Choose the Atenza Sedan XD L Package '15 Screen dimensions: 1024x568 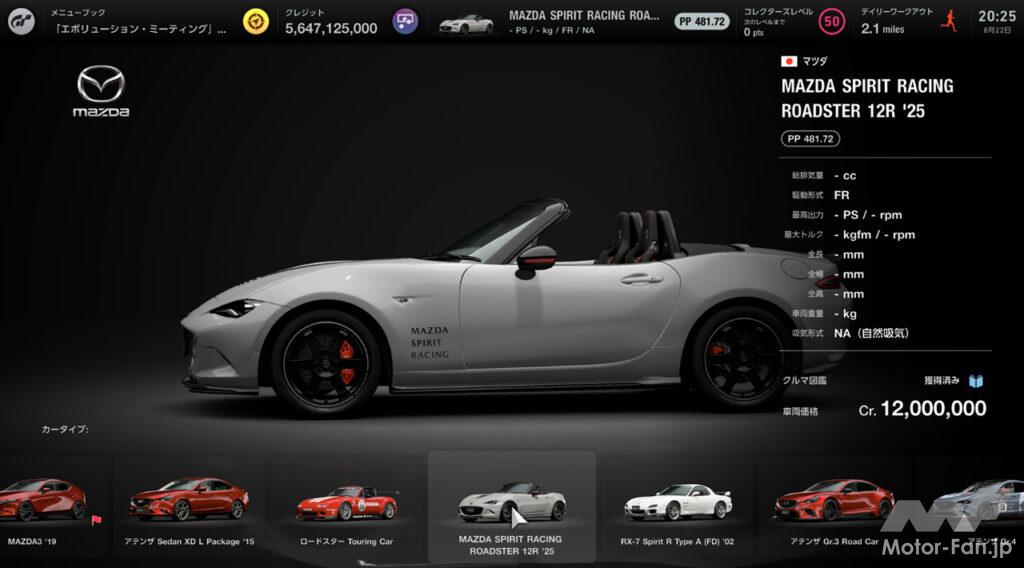(x=189, y=505)
